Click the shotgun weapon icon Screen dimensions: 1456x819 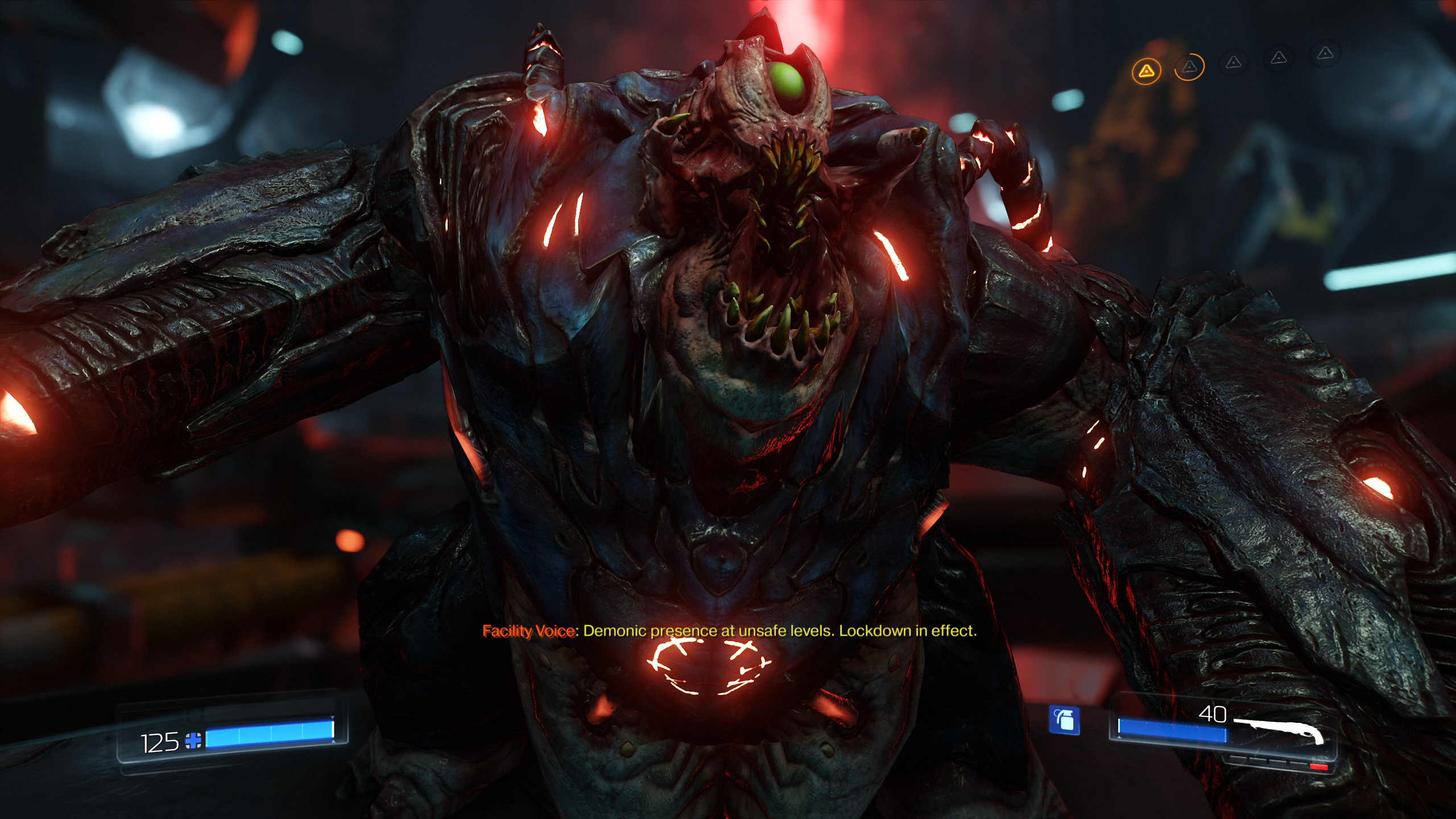point(1280,730)
